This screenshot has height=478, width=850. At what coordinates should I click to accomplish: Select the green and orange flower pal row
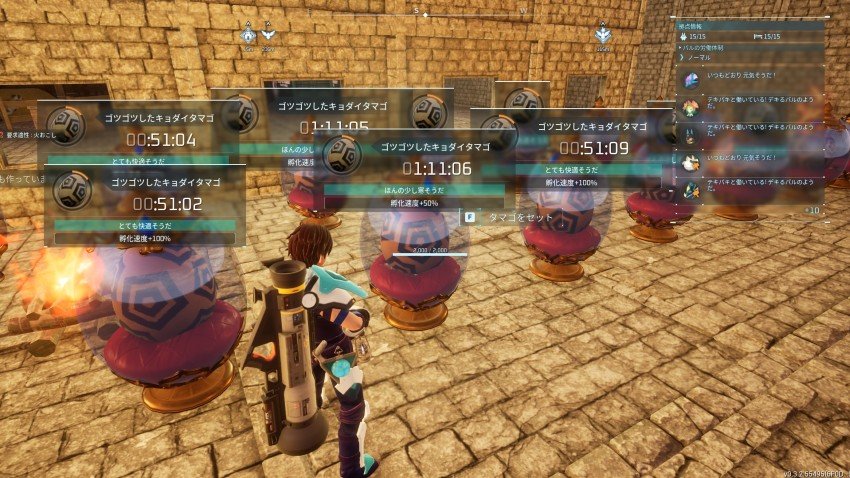(750, 107)
